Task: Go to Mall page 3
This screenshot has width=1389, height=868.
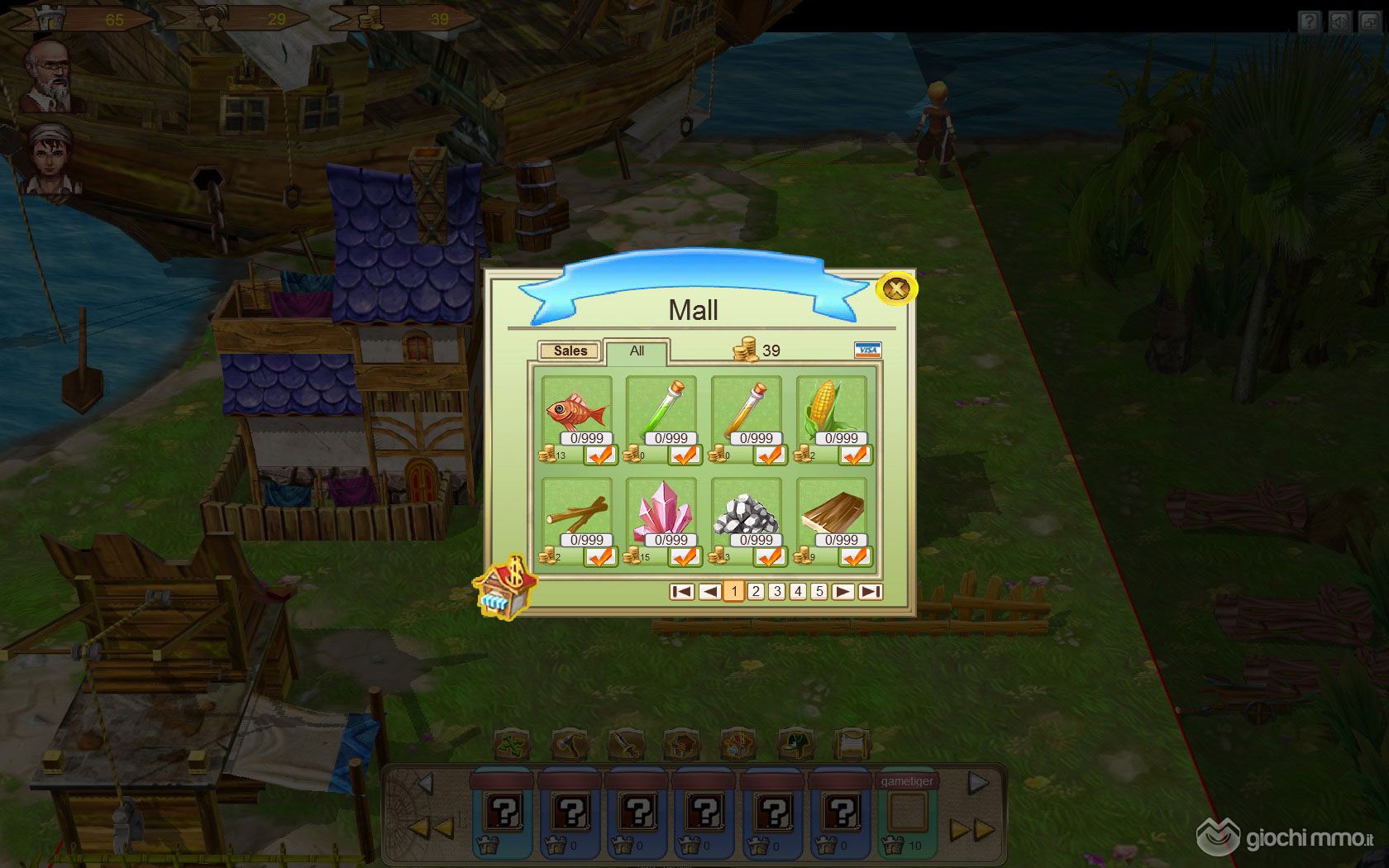Action: 776,591
